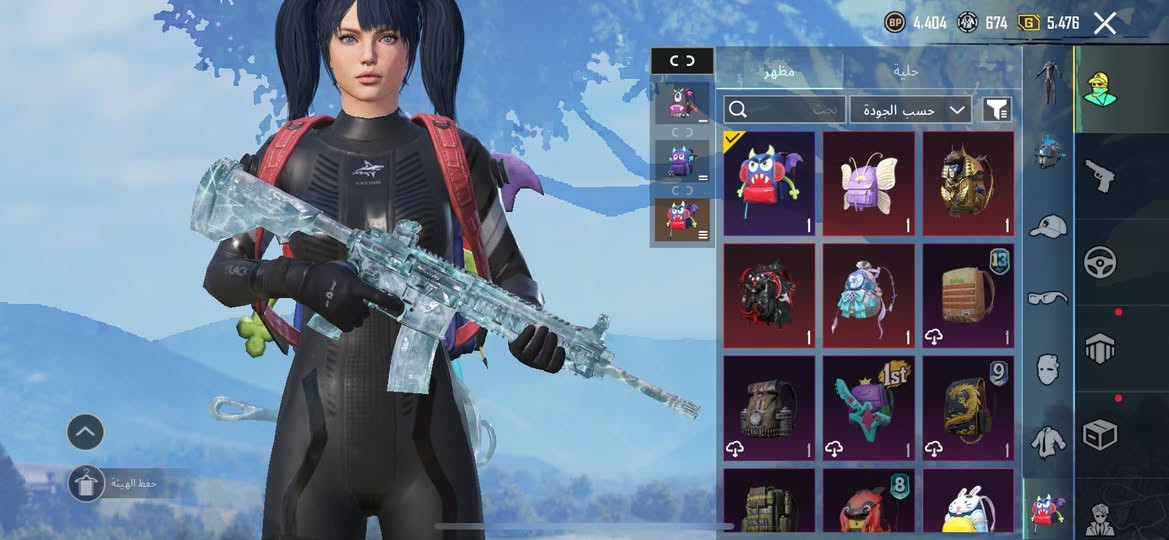This screenshot has height=540, width=1169.
Task: Open the box crate category
Action: 1099,434
